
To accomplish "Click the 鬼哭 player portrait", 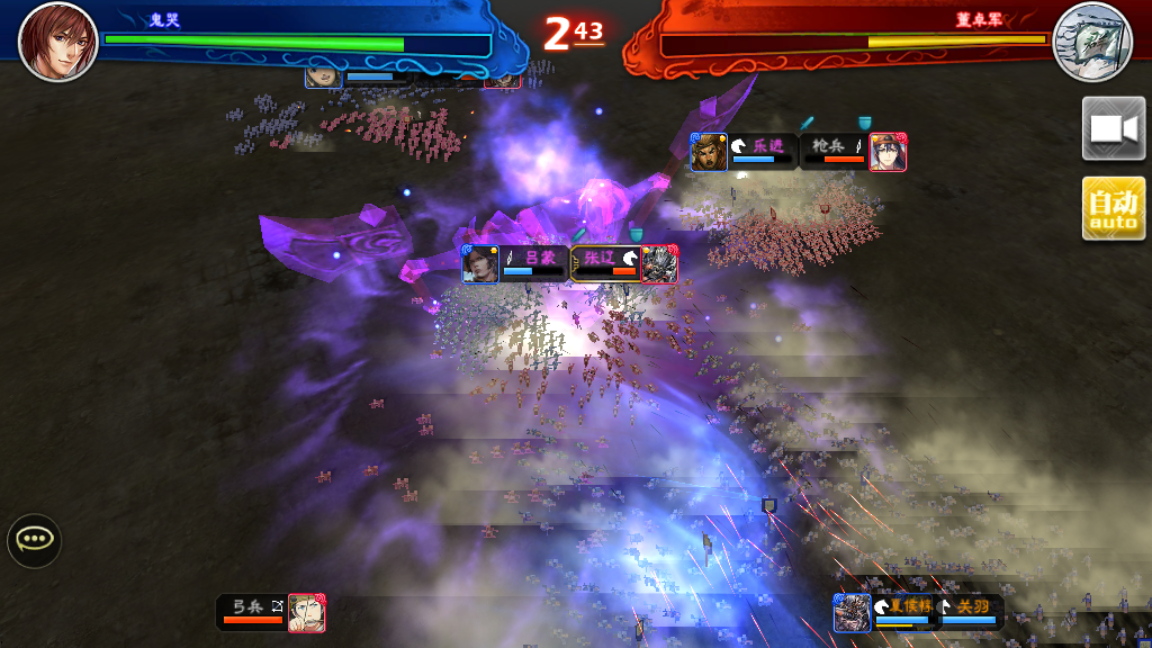I will click(x=58, y=41).
